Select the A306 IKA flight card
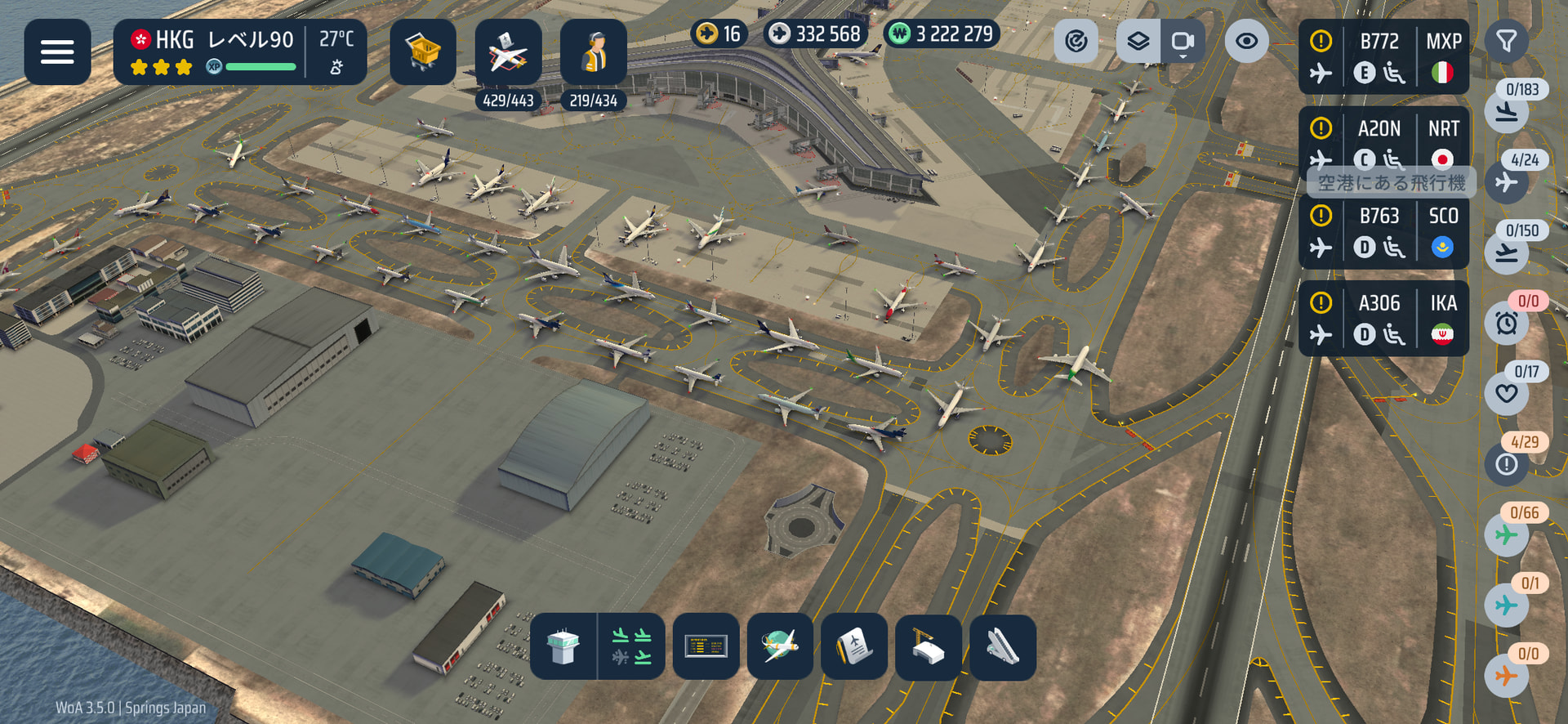Viewport: 1568px width, 724px height. click(x=1383, y=319)
